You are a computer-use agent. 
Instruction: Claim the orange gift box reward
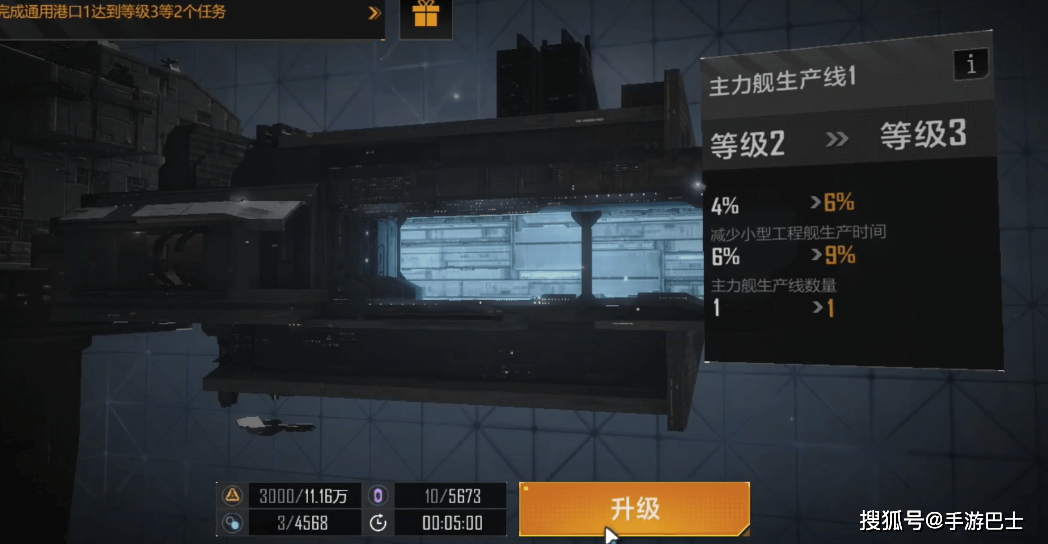[x=426, y=15]
